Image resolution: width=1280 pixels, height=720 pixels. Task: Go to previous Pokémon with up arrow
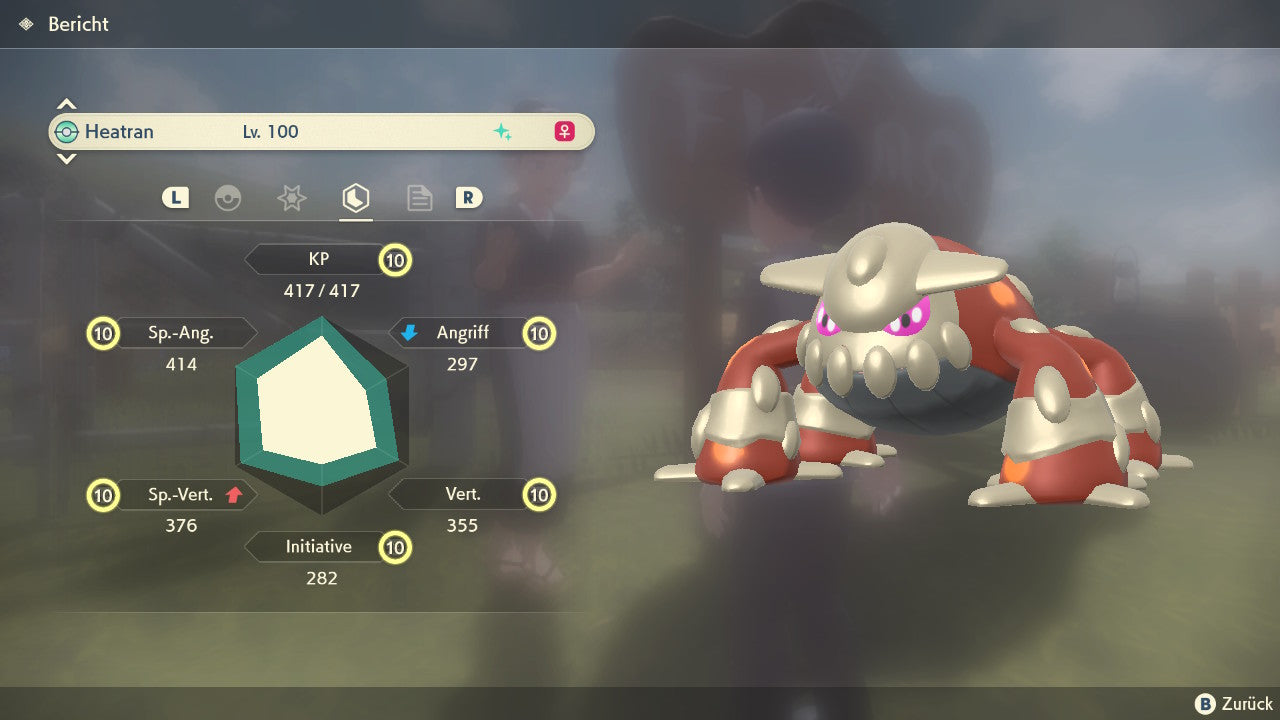[x=66, y=104]
